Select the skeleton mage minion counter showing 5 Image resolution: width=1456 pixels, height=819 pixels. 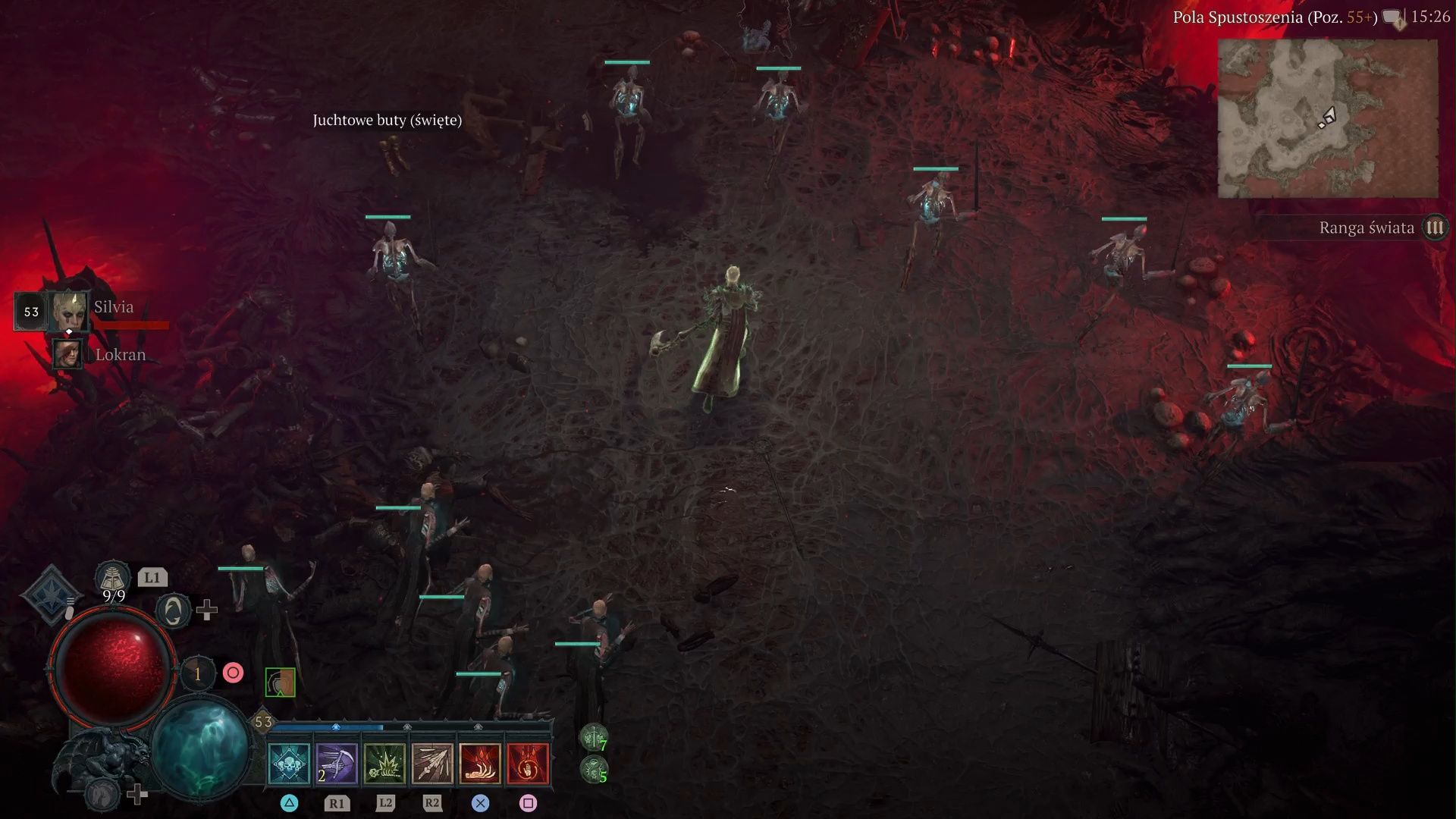[x=593, y=770]
